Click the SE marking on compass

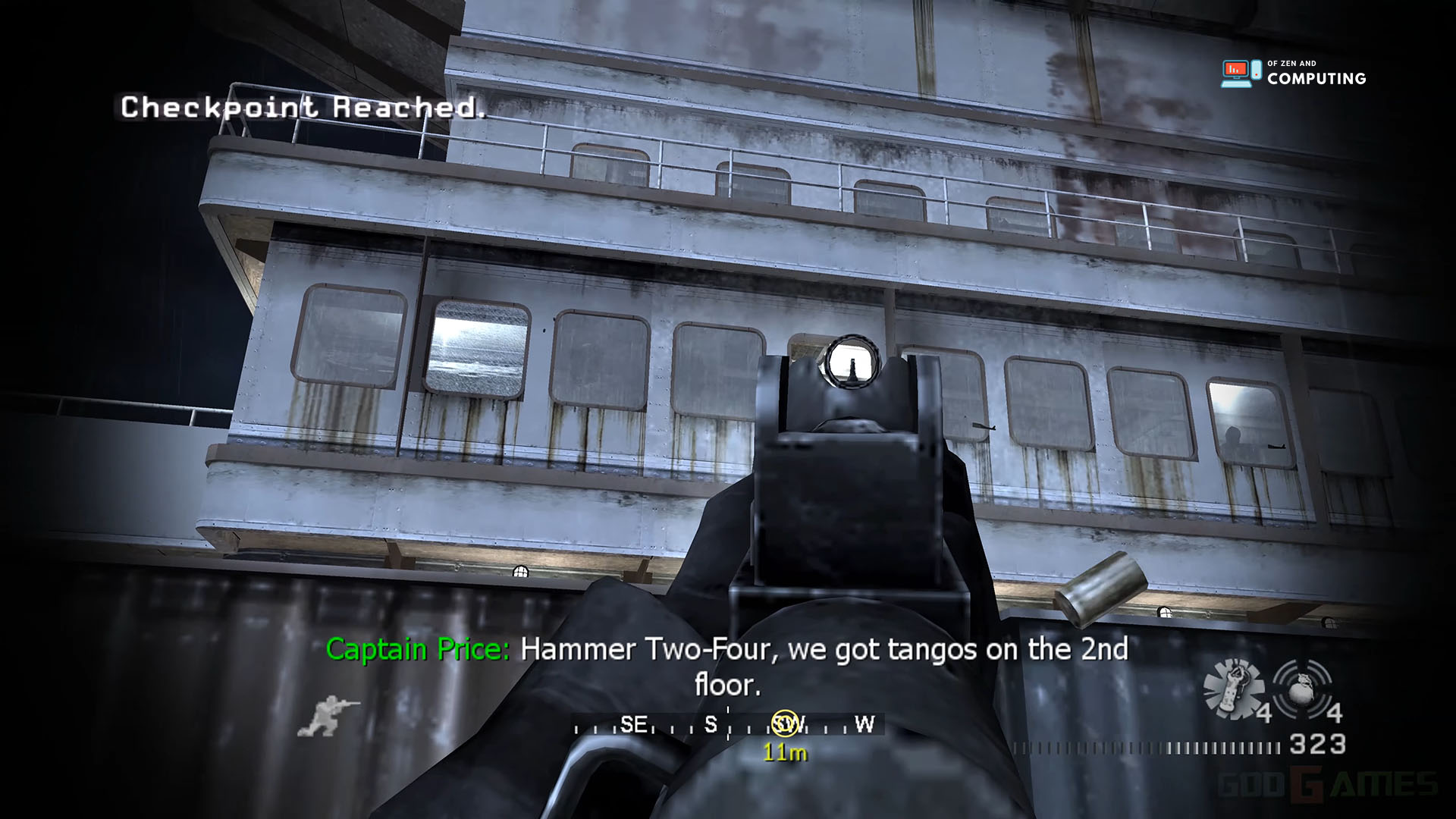pyautogui.click(x=635, y=723)
